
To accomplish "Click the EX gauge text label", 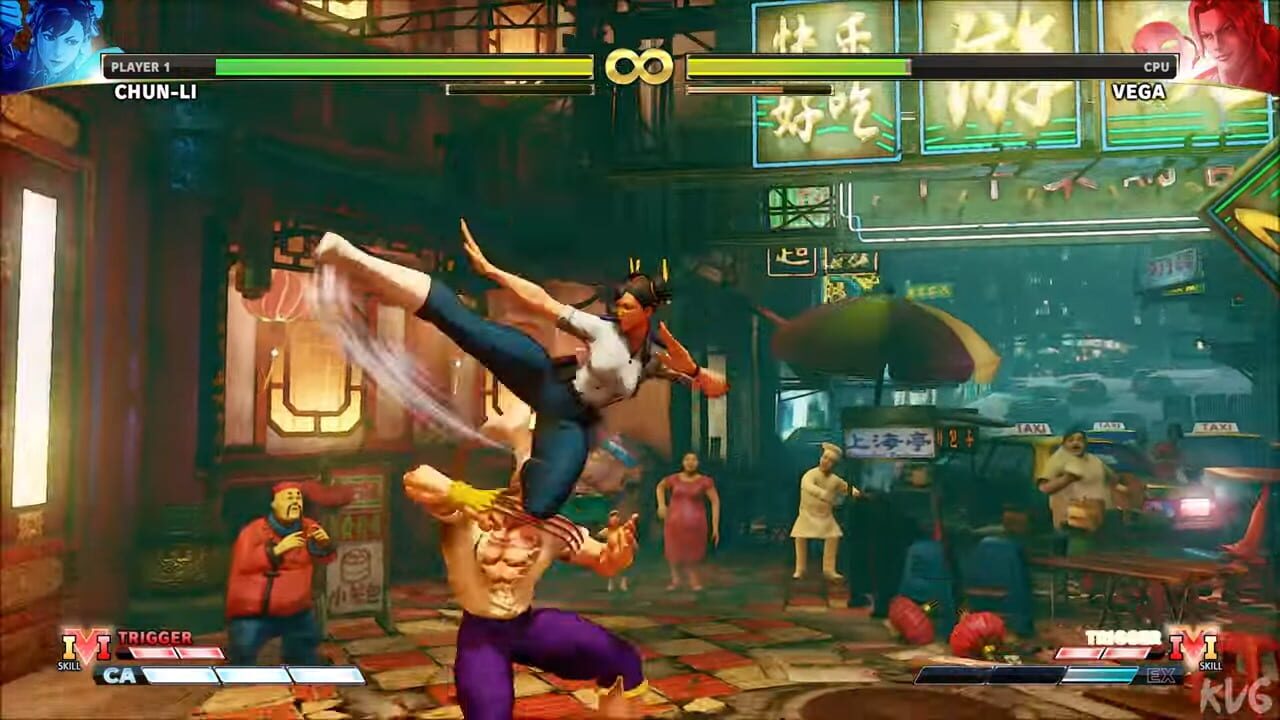I will (x=1160, y=677).
